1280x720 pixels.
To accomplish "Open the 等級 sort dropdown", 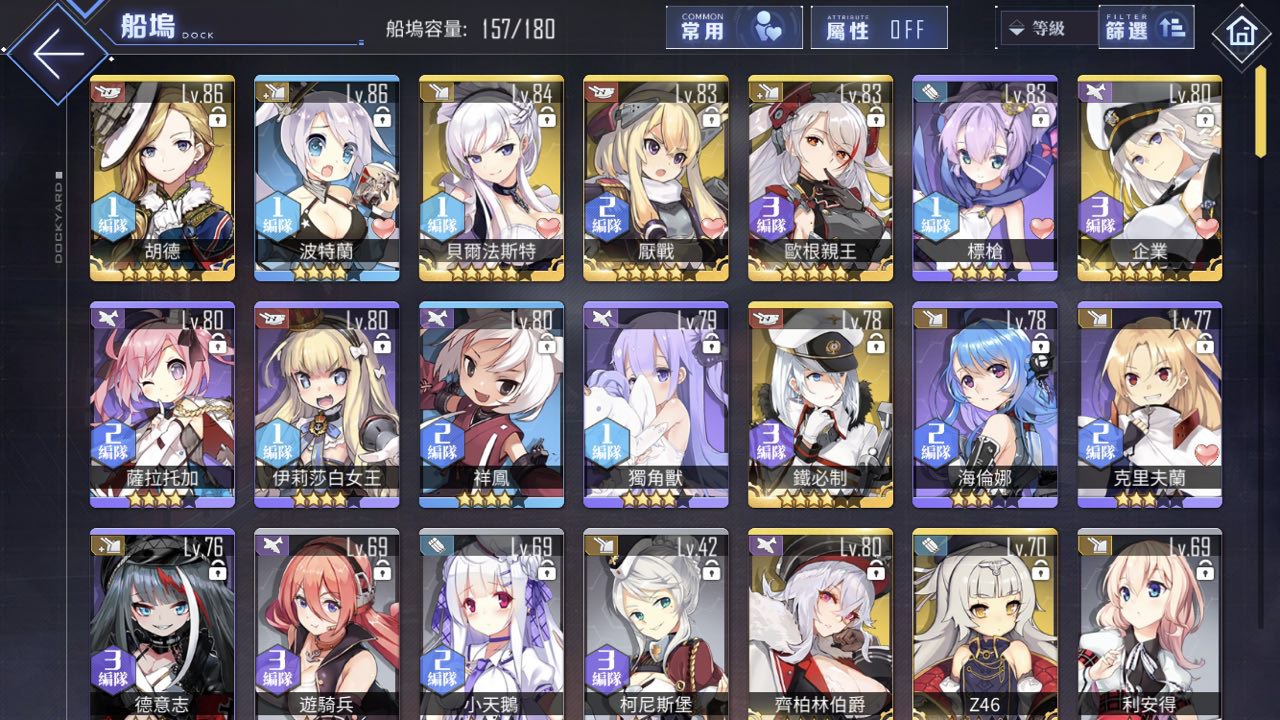I will 1046,29.
